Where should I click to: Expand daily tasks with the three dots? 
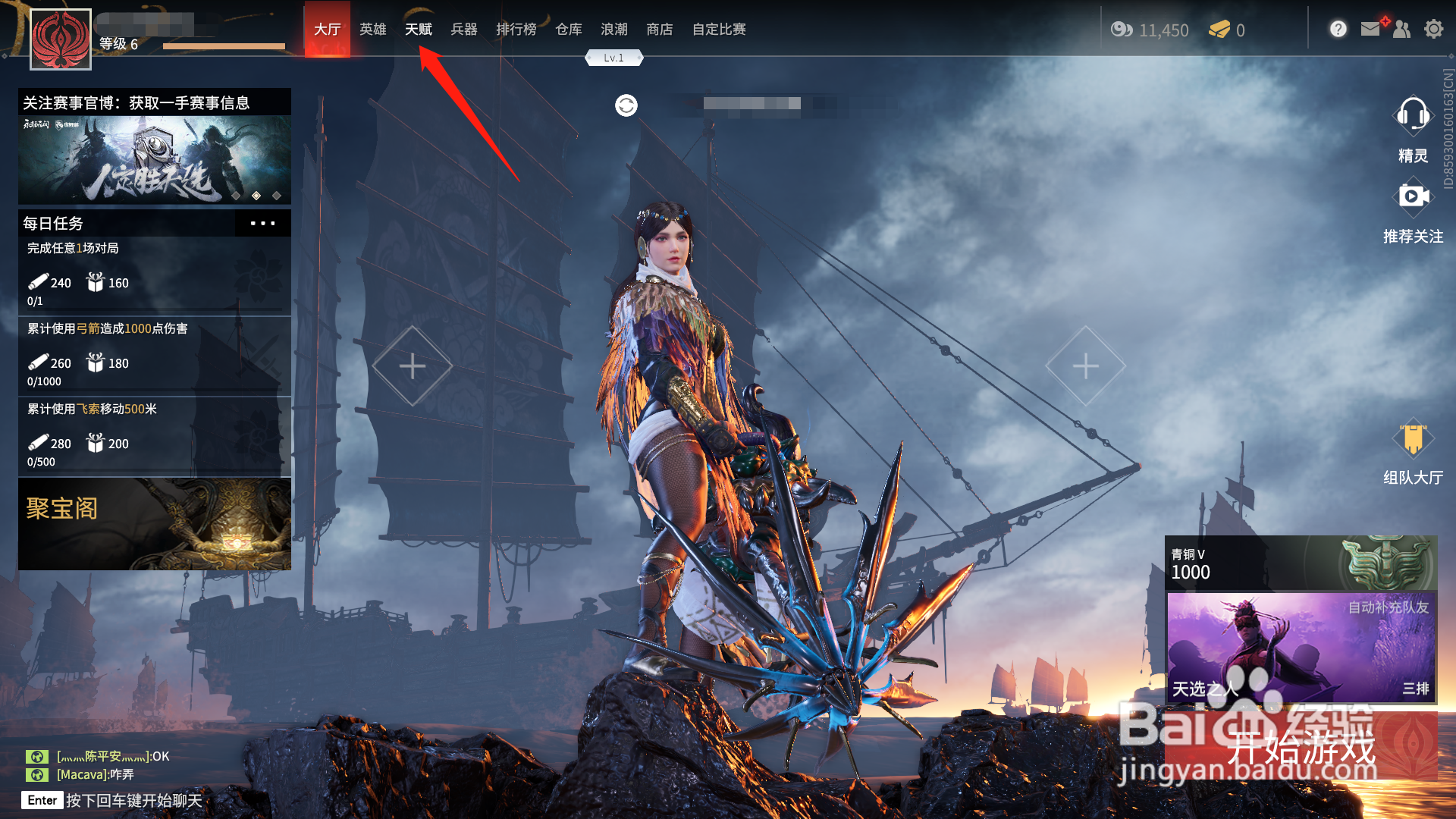[262, 224]
